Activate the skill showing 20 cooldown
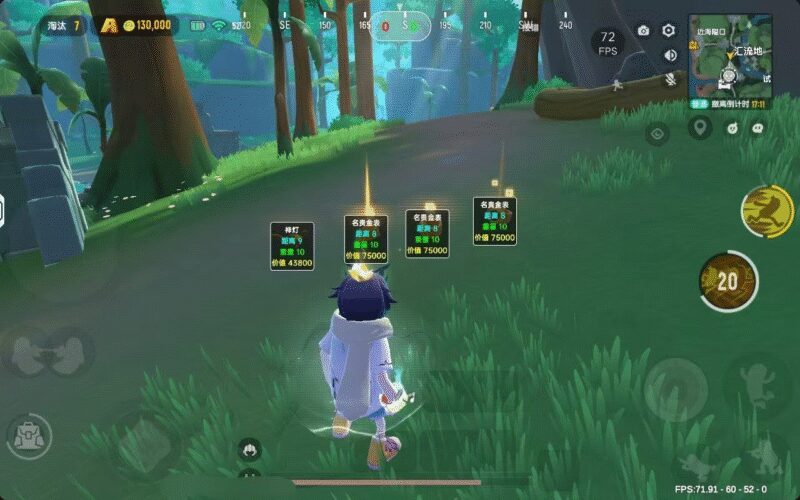This screenshot has width=800, height=500. coord(727,280)
